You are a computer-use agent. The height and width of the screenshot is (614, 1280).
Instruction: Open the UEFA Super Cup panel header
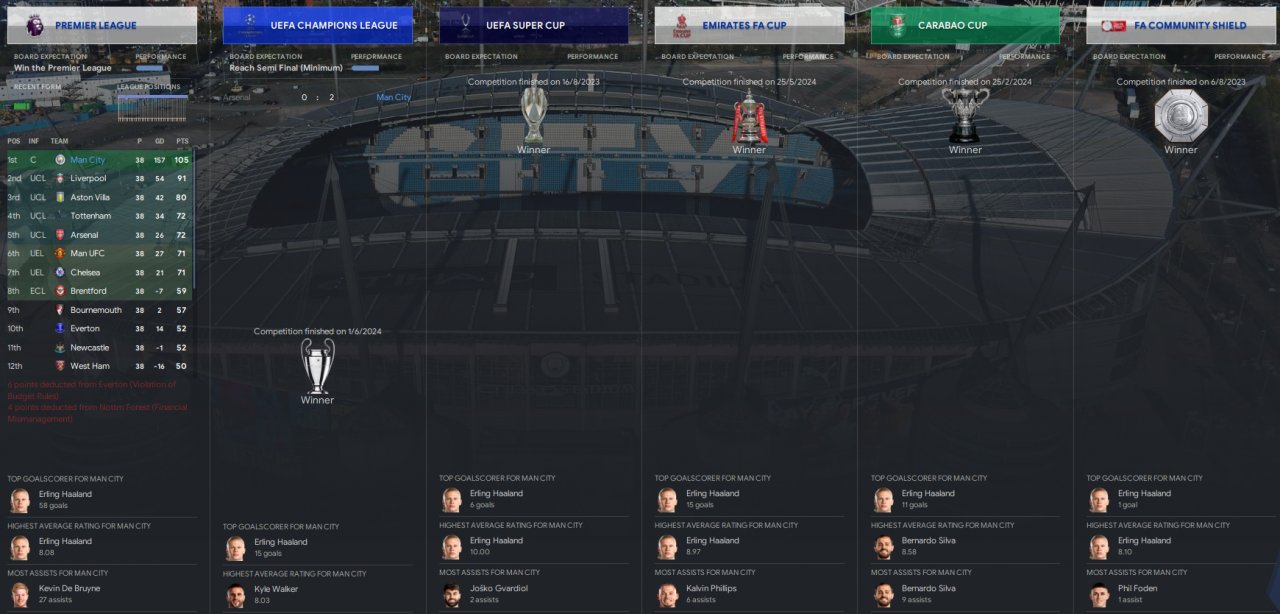(534, 25)
